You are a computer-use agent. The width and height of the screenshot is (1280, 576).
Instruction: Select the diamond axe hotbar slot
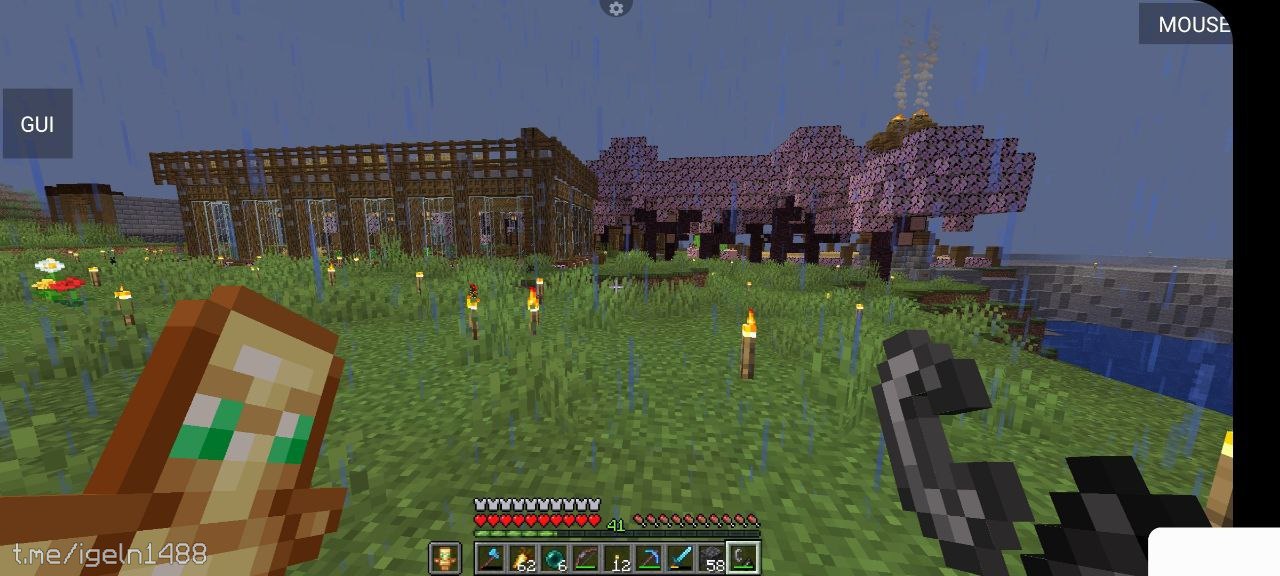491,558
